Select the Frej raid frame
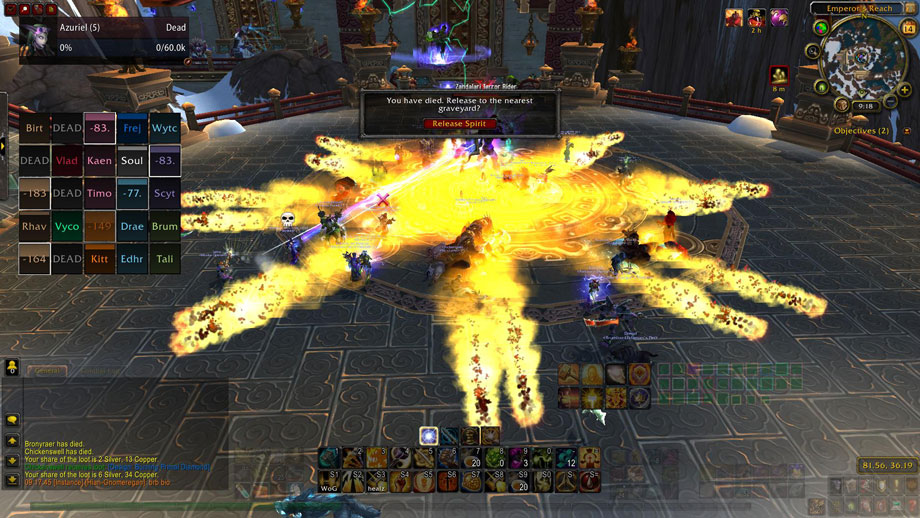 132,128
